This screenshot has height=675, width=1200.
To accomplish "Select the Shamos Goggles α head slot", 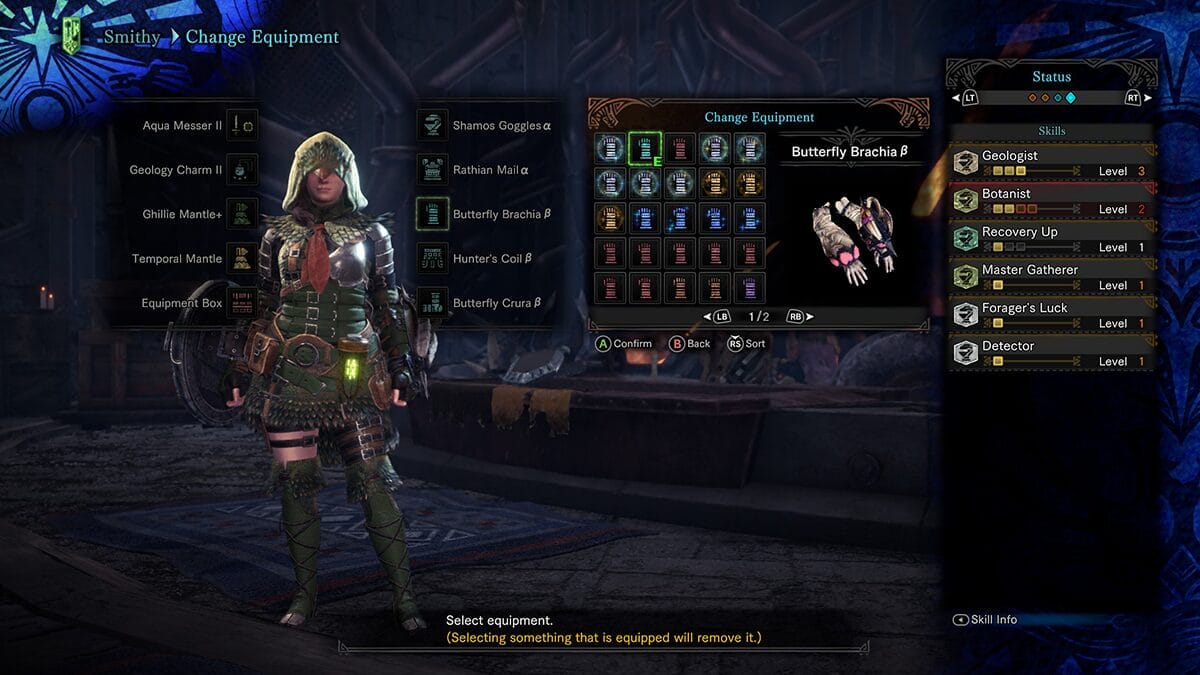I will (432, 126).
